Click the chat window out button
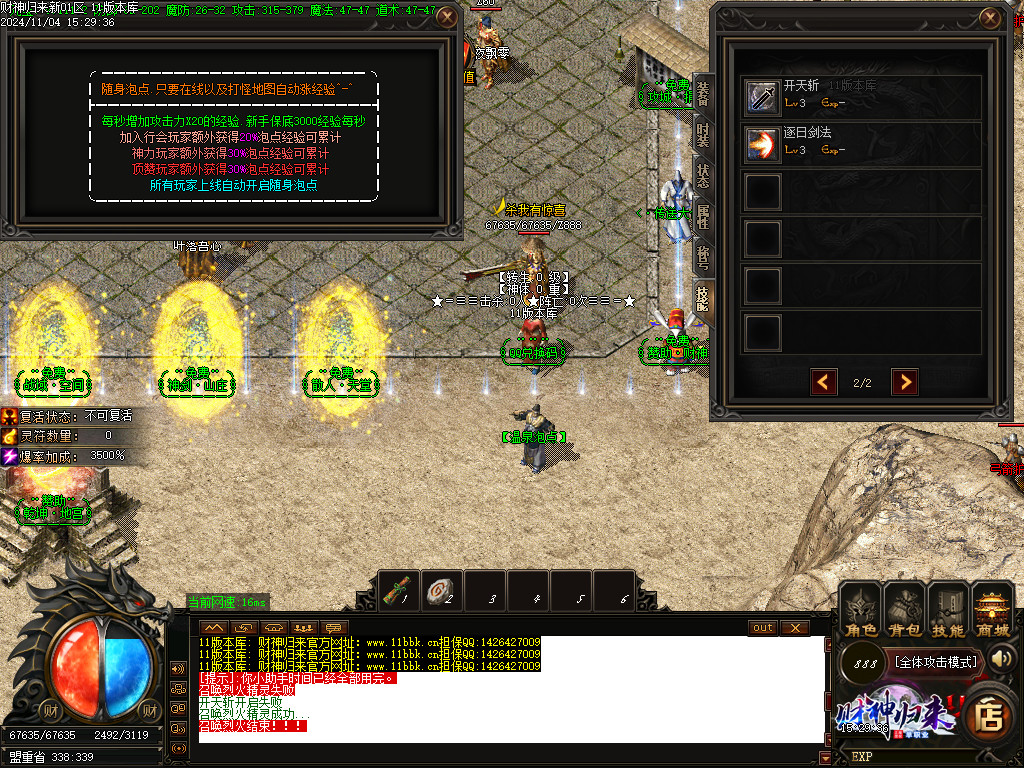 tap(762, 627)
